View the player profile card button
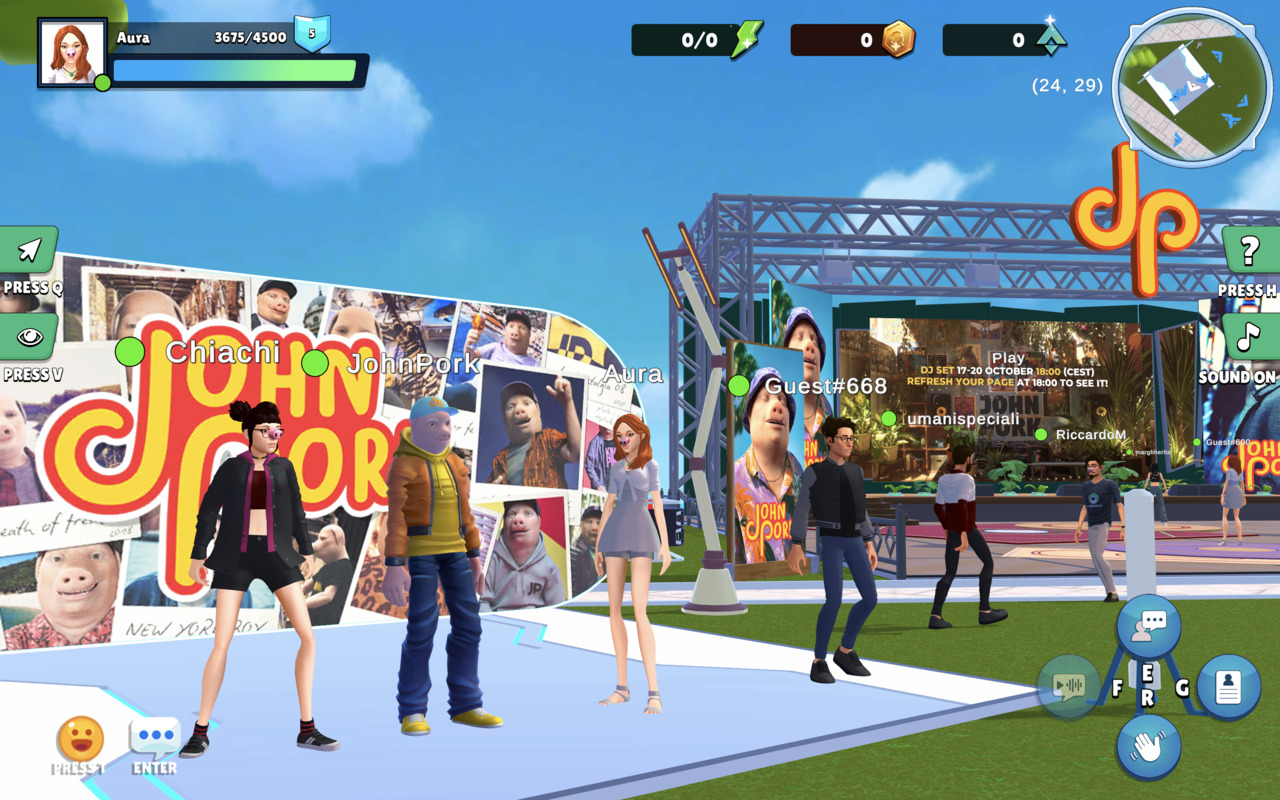This screenshot has width=1280, height=800. 1227,687
